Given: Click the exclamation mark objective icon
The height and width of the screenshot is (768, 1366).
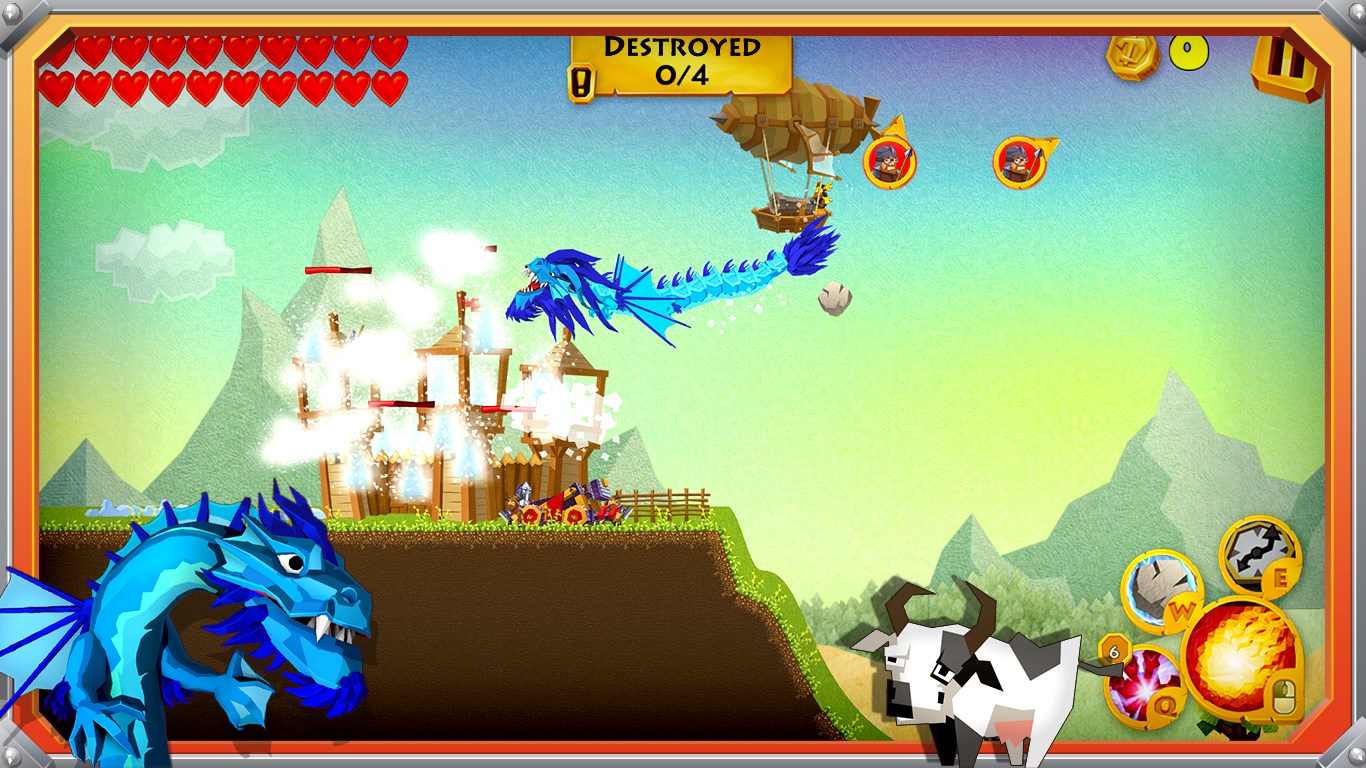Looking at the screenshot, I should point(580,82).
